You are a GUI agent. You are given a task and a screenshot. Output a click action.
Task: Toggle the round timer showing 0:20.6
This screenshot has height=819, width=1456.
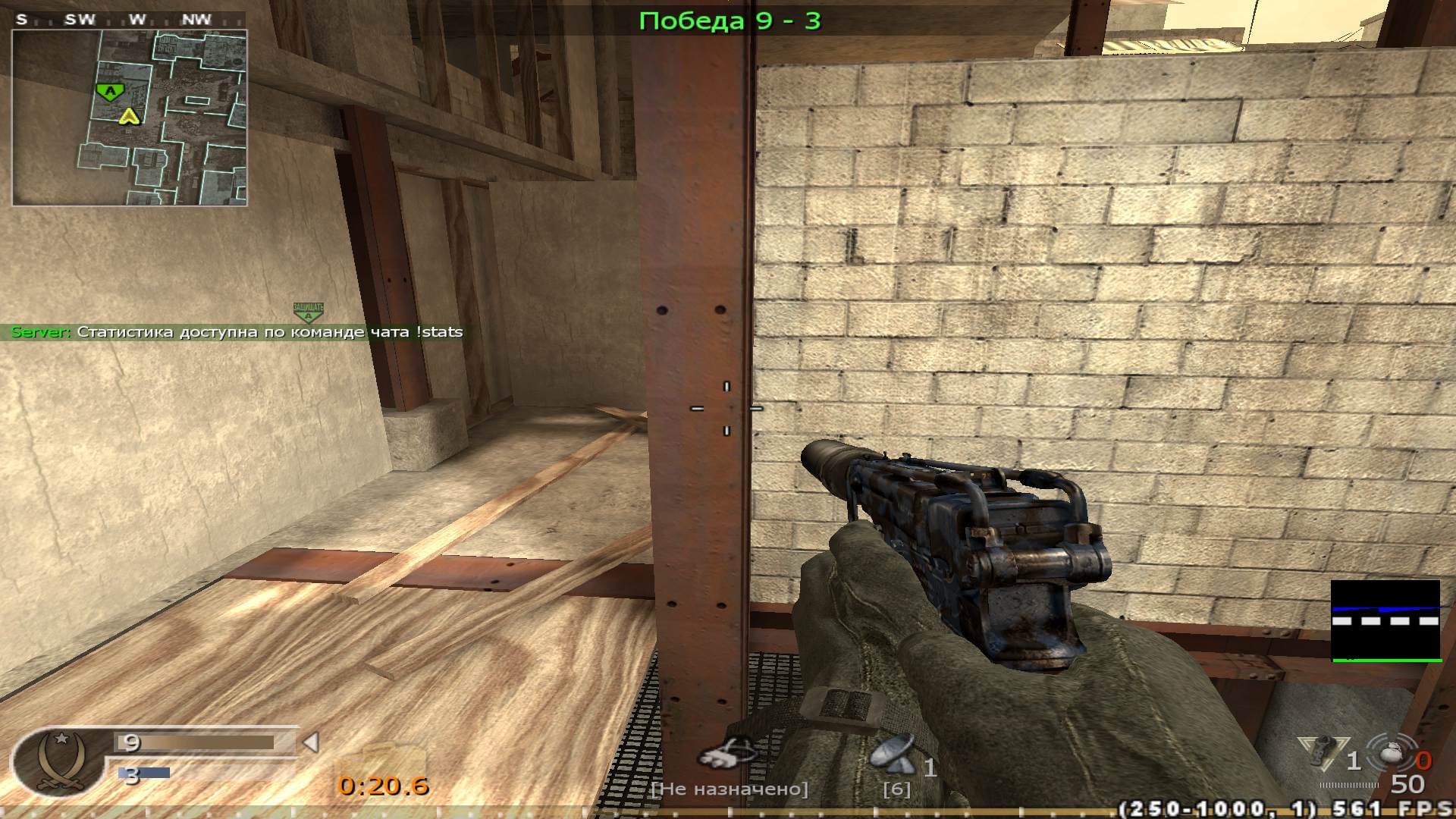[x=385, y=786]
